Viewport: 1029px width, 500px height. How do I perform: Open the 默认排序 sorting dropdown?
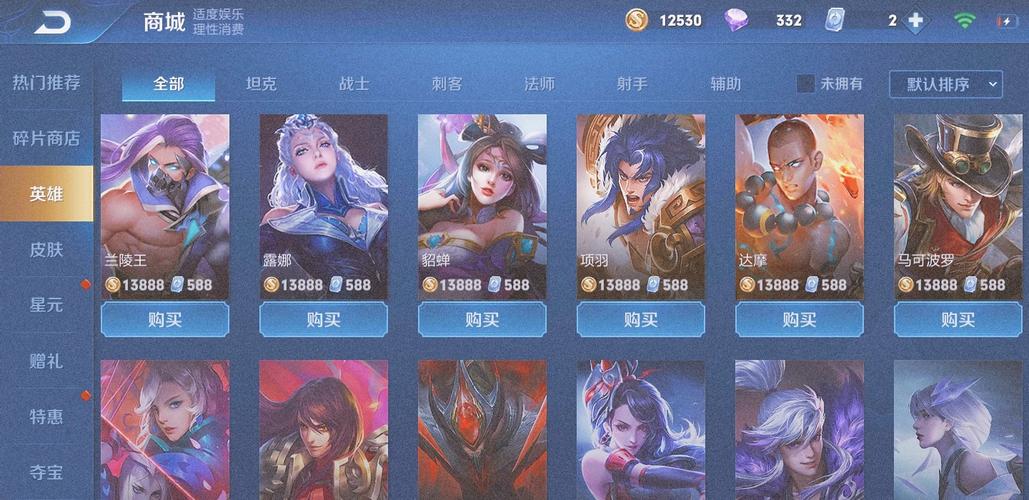click(x=946, y=84)
